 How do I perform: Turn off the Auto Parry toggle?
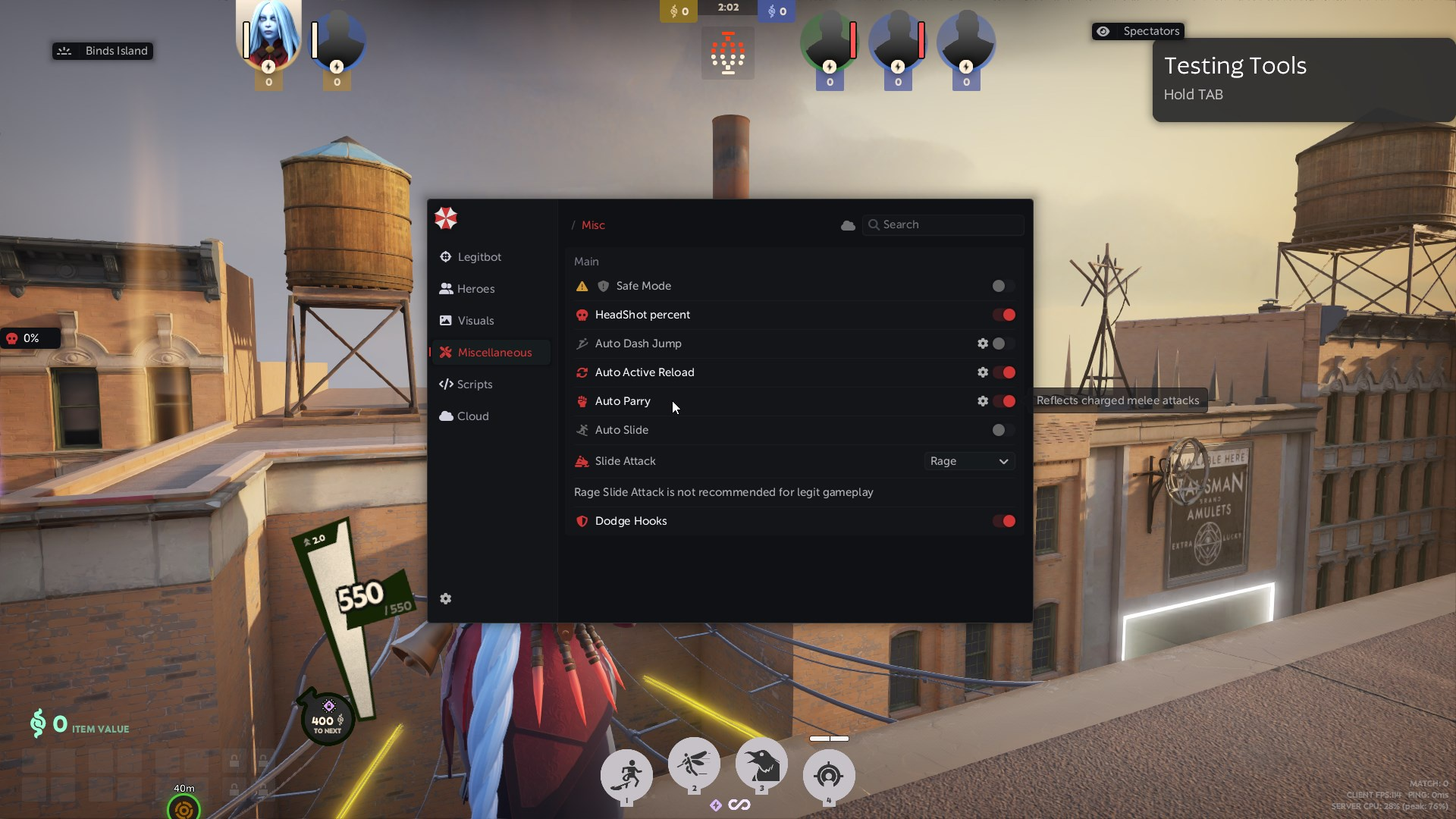pos(1004,401)
